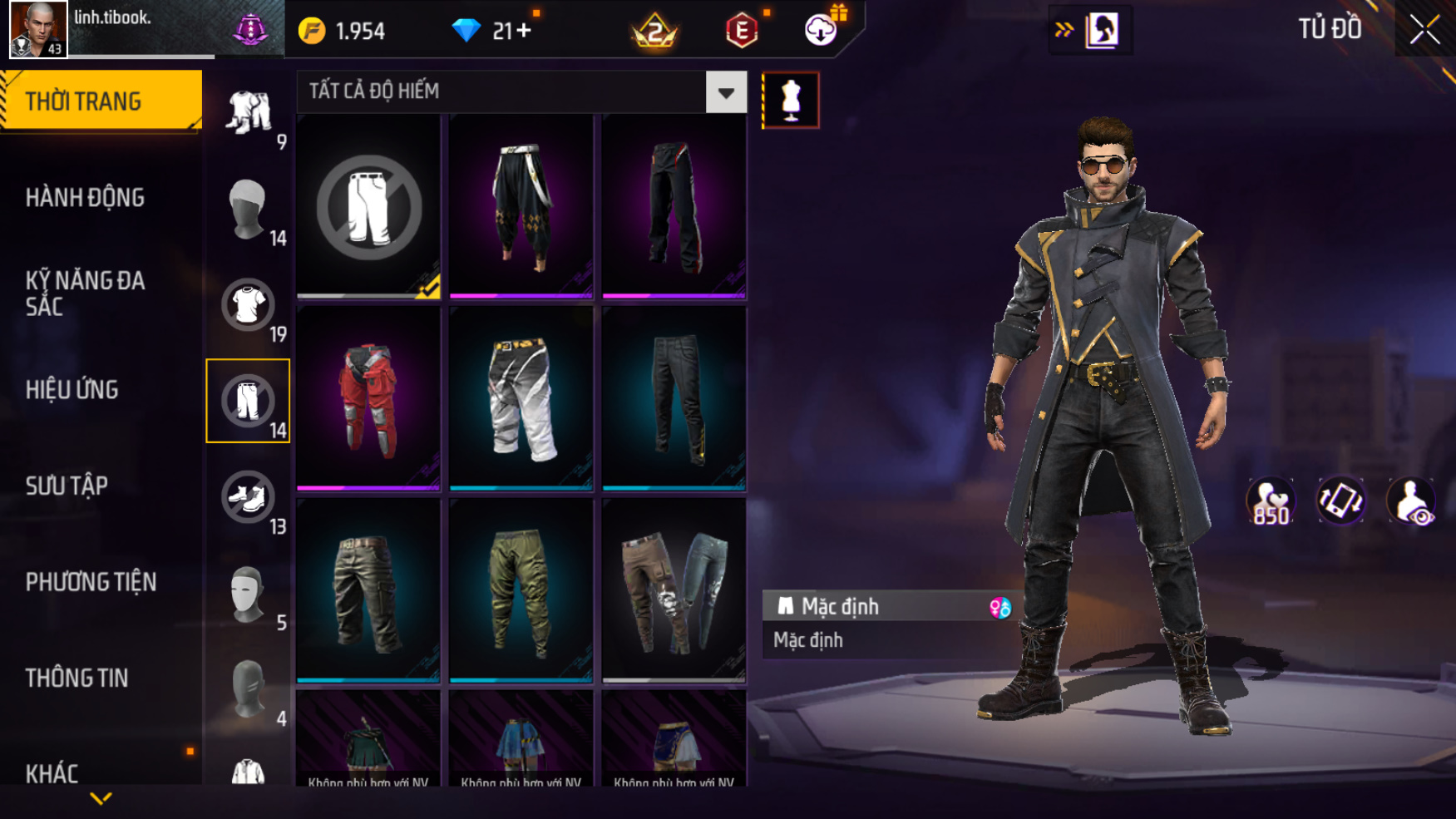Viewport: 1456px width, 819px height.
Task: Show the Thông Tin section
Action: click(x=77, y=678)
